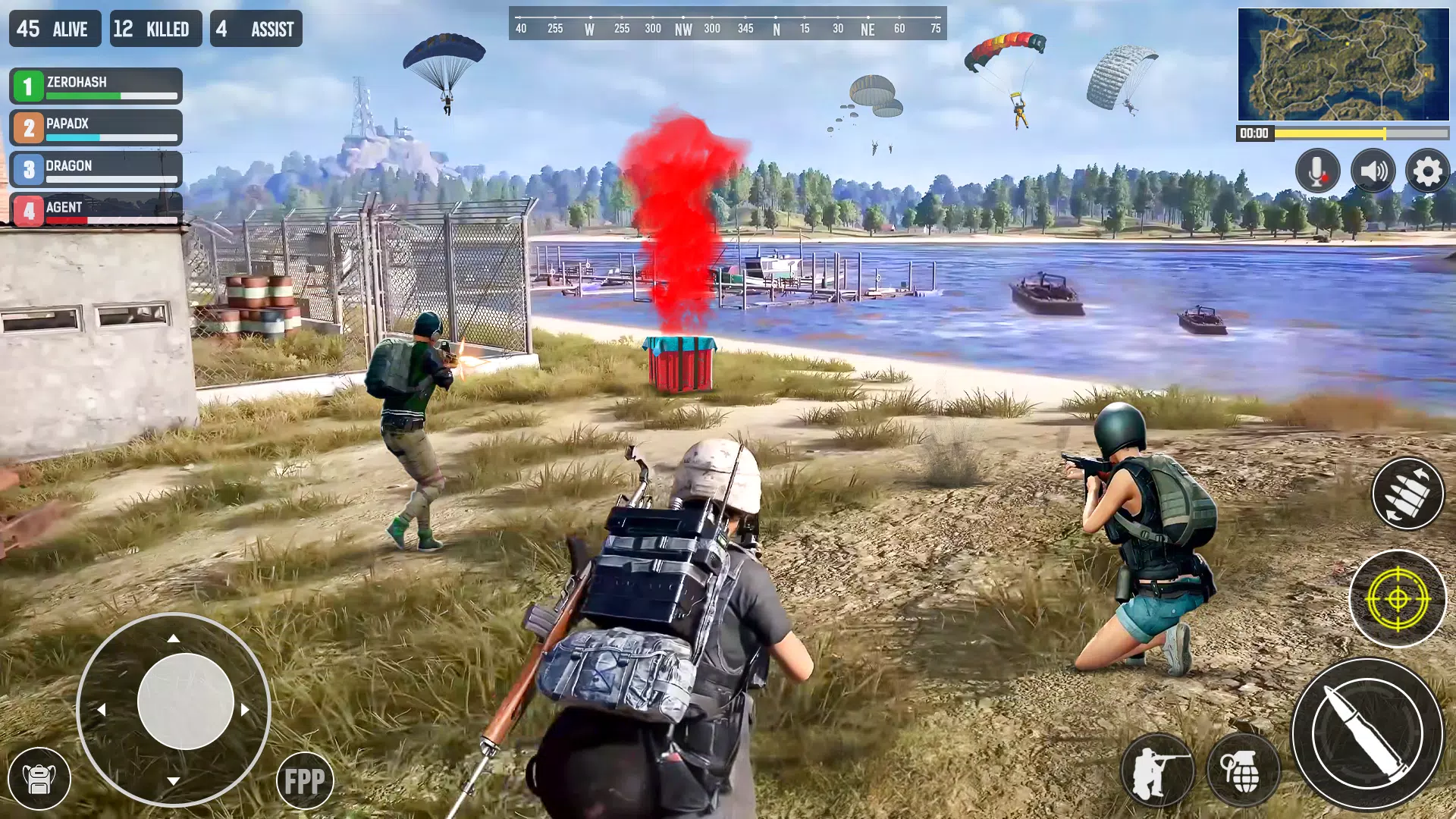Click the 12 KILLED counter
1456x819 pixels.
coord(155,29)
